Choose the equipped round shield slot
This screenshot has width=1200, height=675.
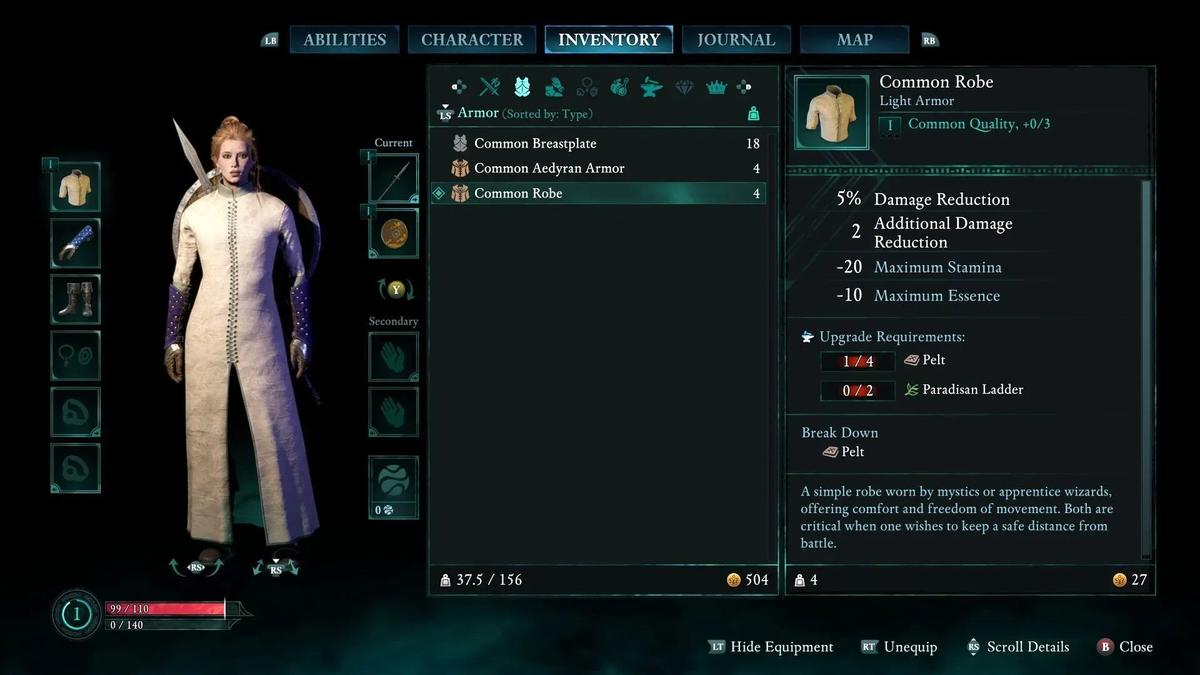point(393,234)
